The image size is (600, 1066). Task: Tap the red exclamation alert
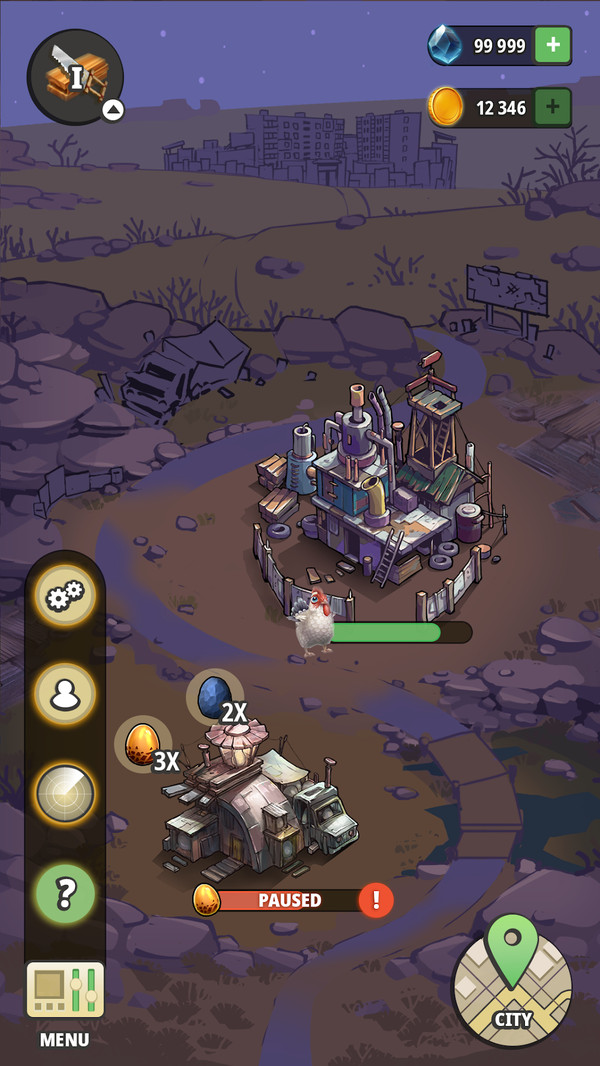(376, 900)
